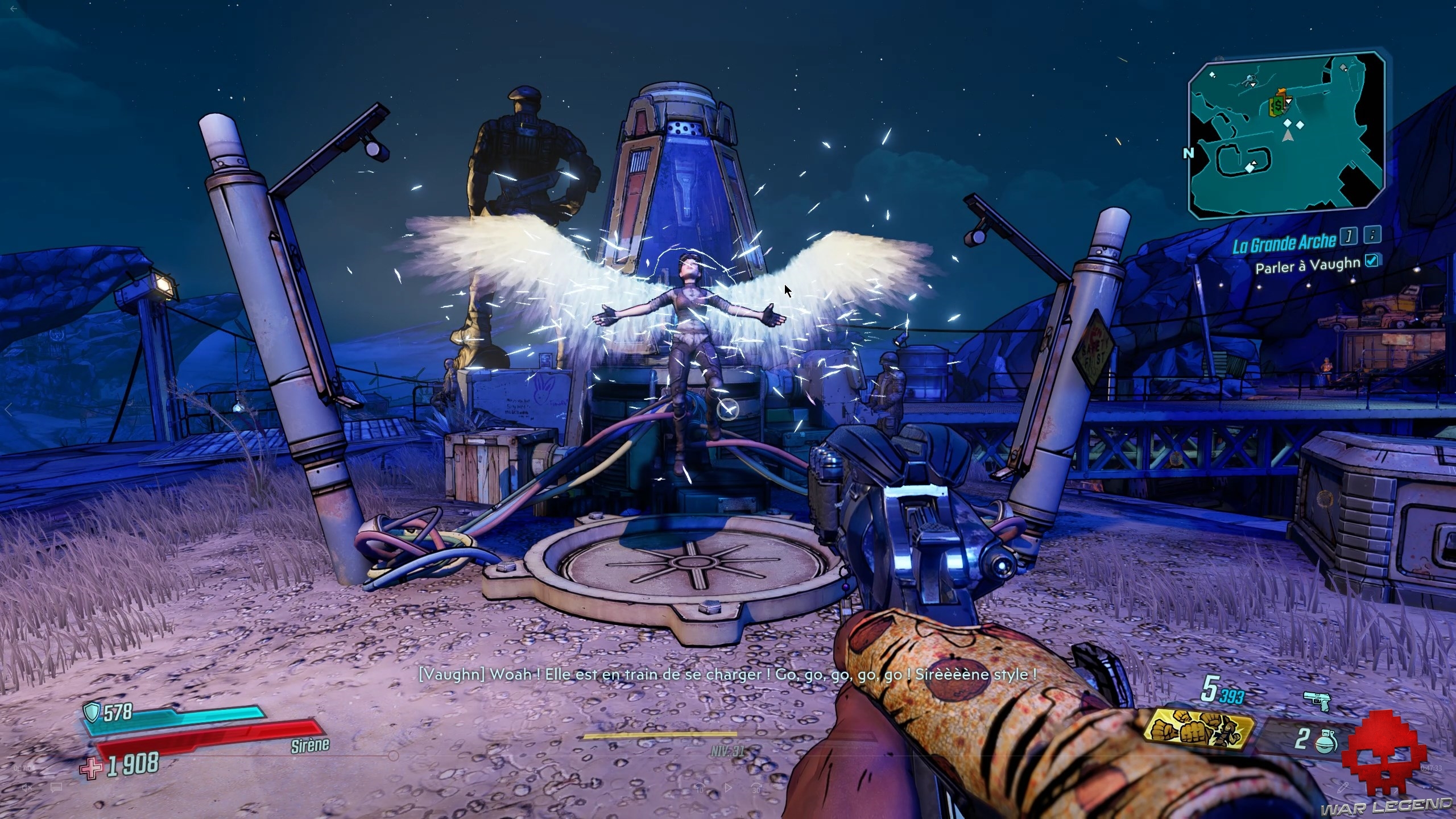Click the faint video play button

pos(729,788)
